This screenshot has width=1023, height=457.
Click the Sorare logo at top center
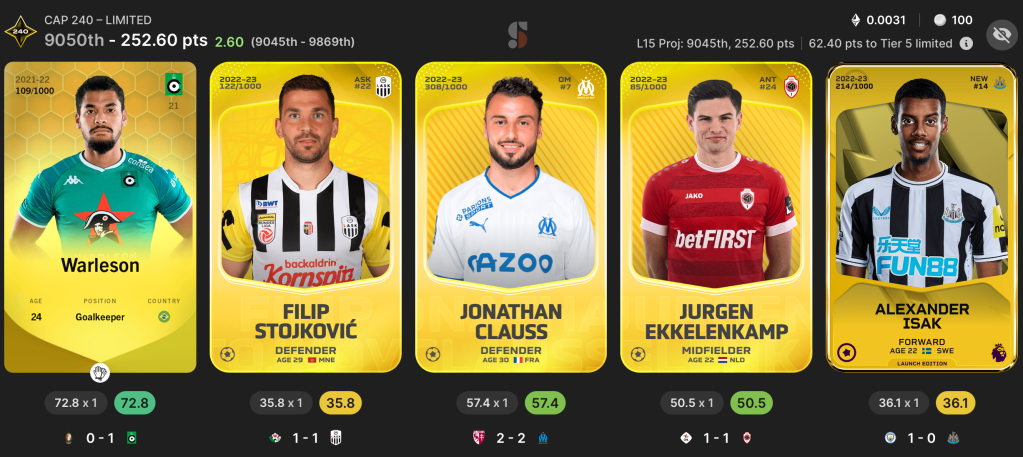[517, 35]
